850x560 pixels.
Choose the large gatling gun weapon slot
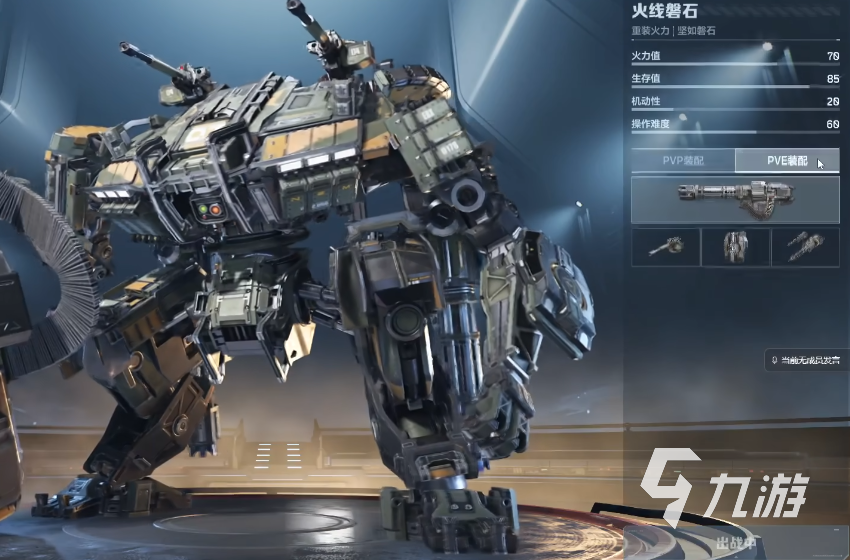coord(735,199)
